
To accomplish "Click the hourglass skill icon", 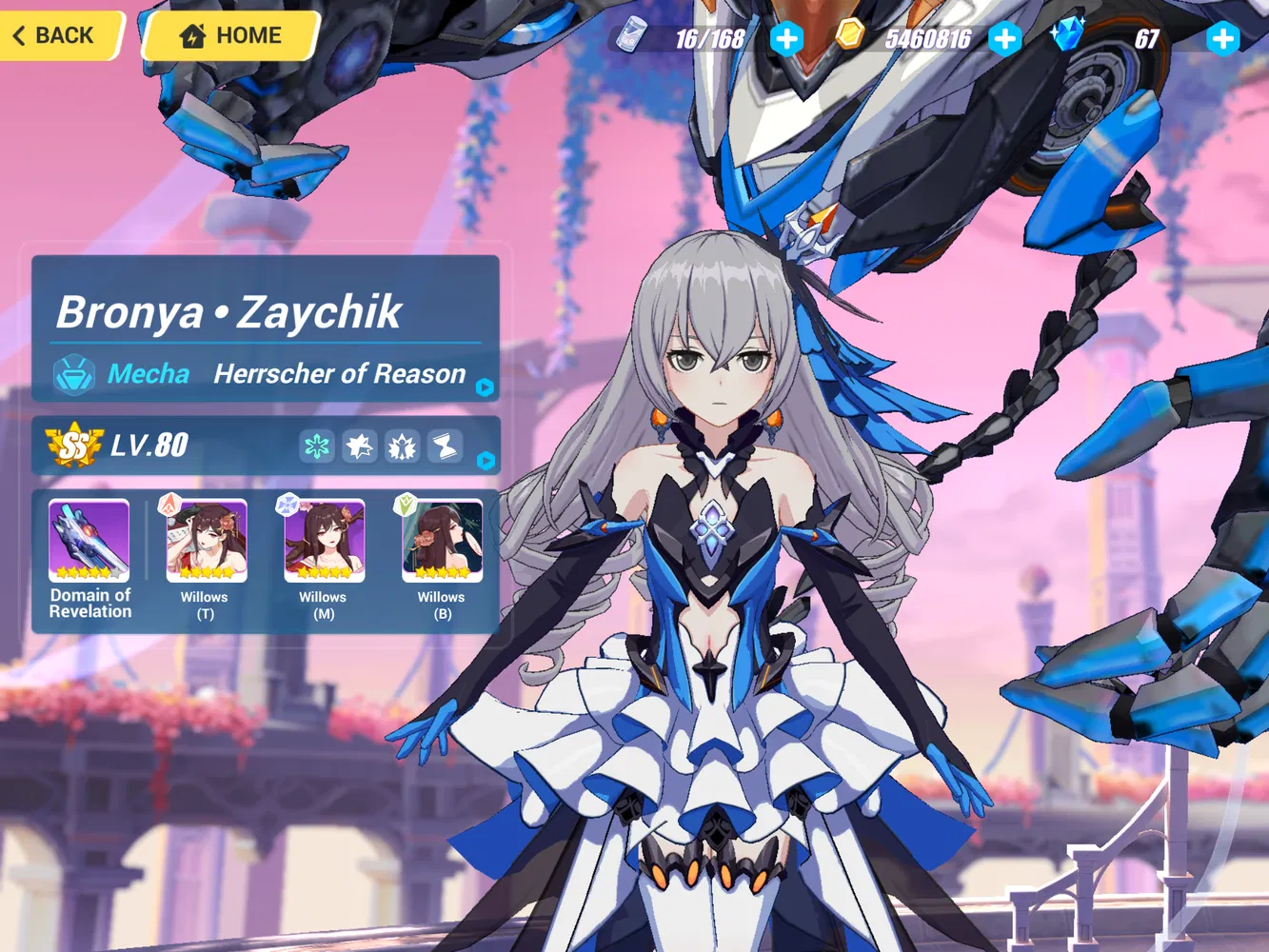I will click(444, 446).
